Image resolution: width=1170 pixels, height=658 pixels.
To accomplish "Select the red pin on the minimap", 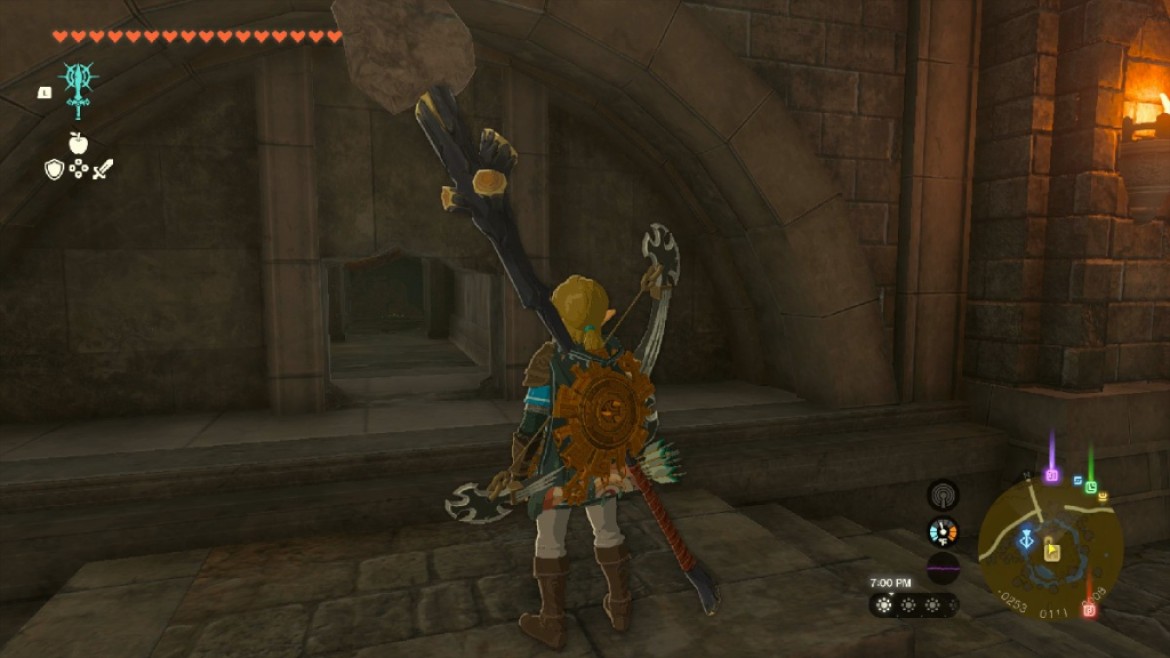I will pyautogui.click(x=1089, y=609).
